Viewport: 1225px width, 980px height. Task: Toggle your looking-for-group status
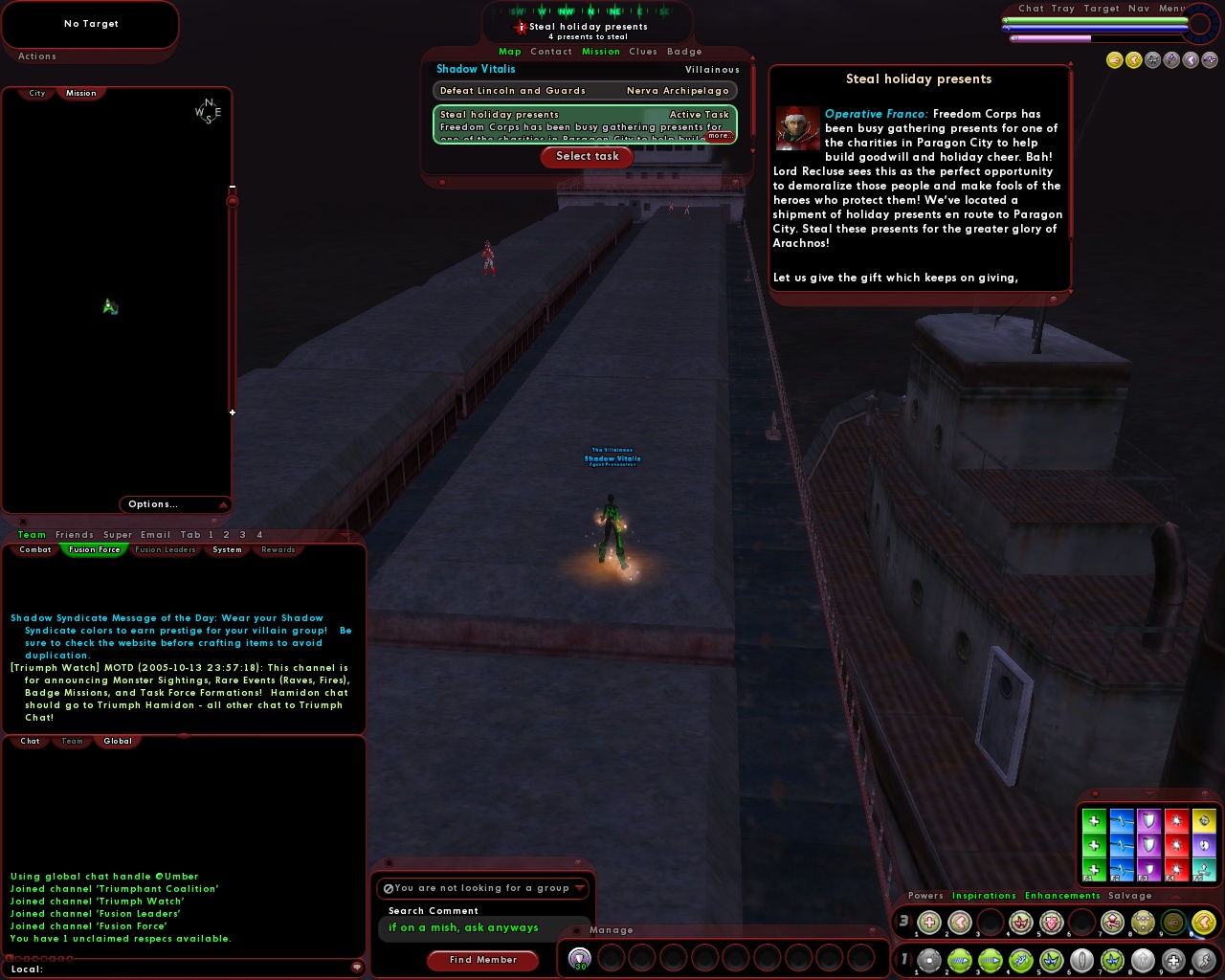pyautogui.click(x=389, y=888)
